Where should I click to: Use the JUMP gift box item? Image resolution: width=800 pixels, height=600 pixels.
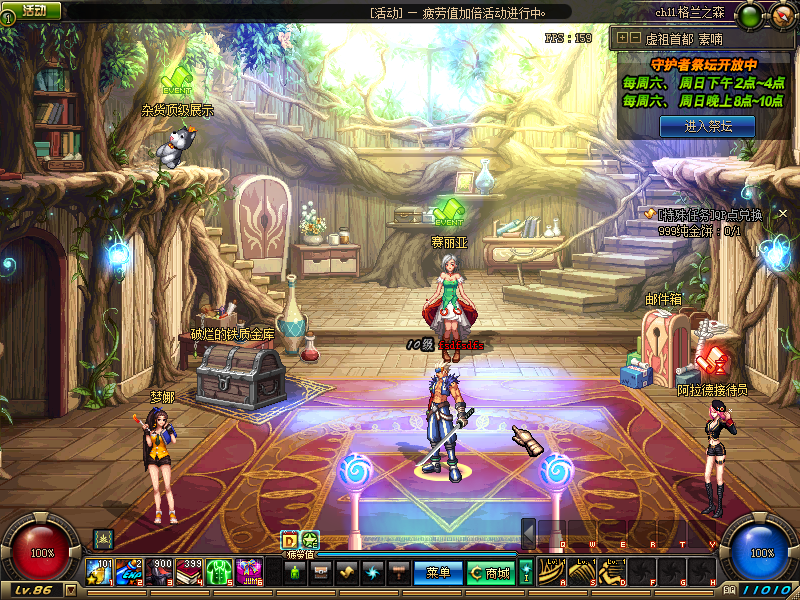pos(250,572)
